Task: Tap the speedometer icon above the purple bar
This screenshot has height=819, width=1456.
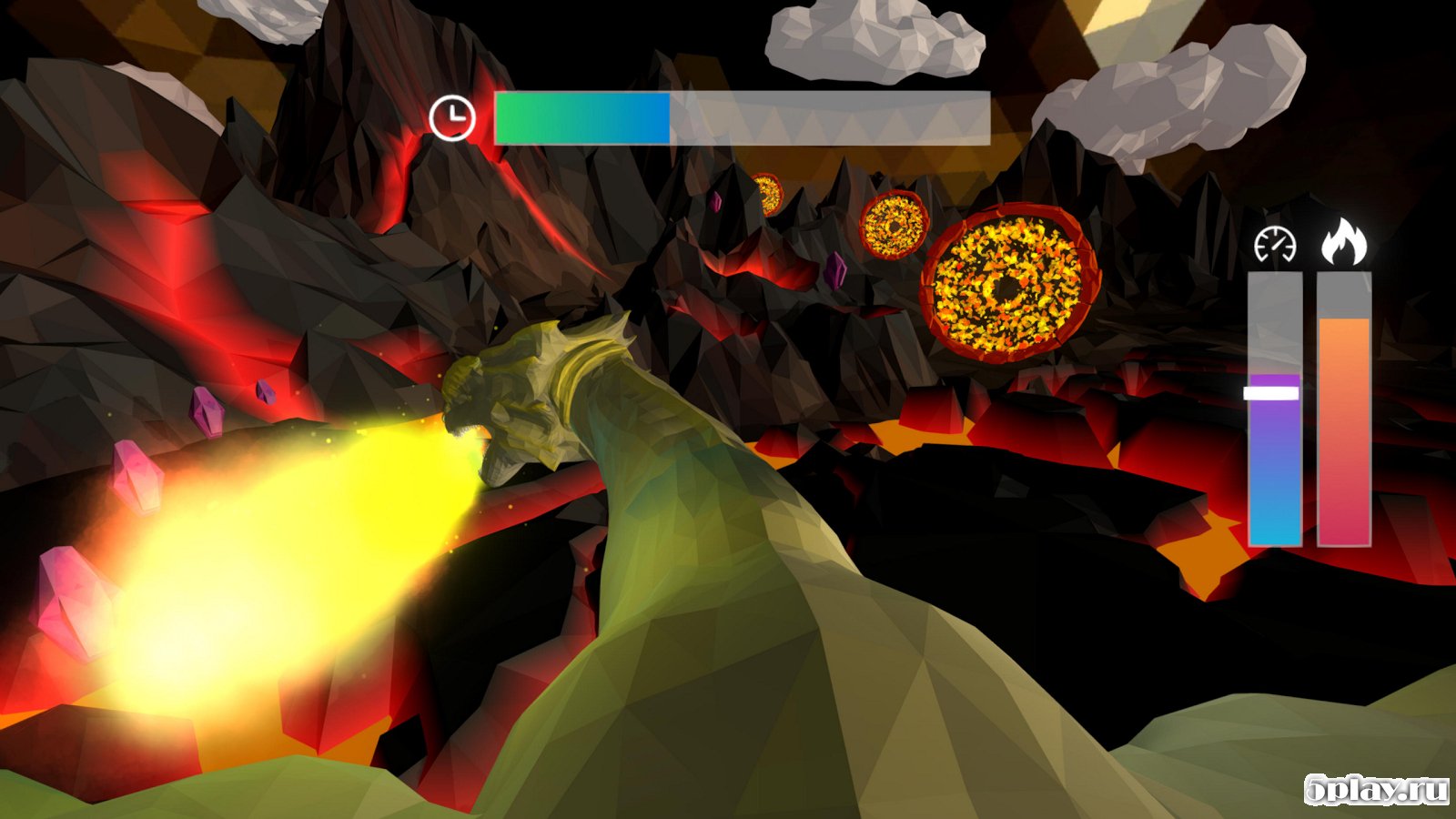Action: pyautogui.click(x=1275, y=244)
